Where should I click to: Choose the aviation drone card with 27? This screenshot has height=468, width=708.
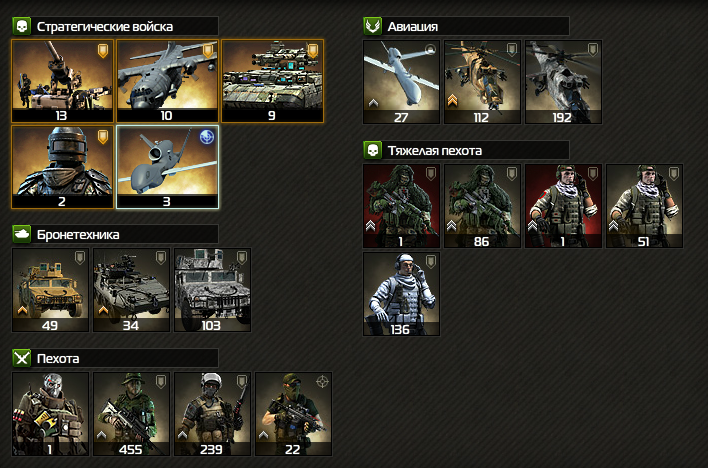[401, 79]
